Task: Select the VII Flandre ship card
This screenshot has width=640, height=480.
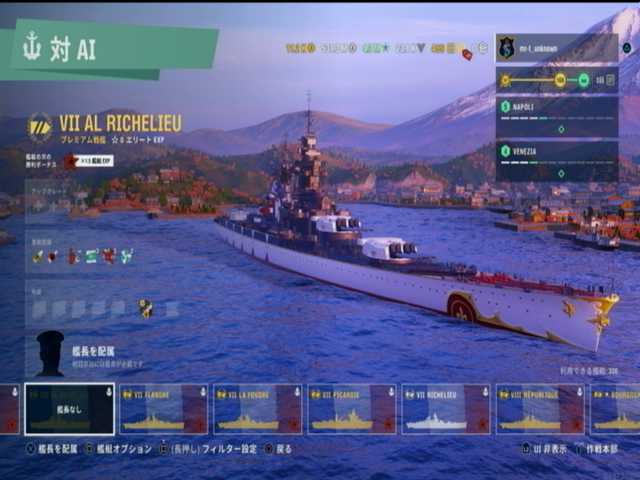Action: click(x=163, y=409)
